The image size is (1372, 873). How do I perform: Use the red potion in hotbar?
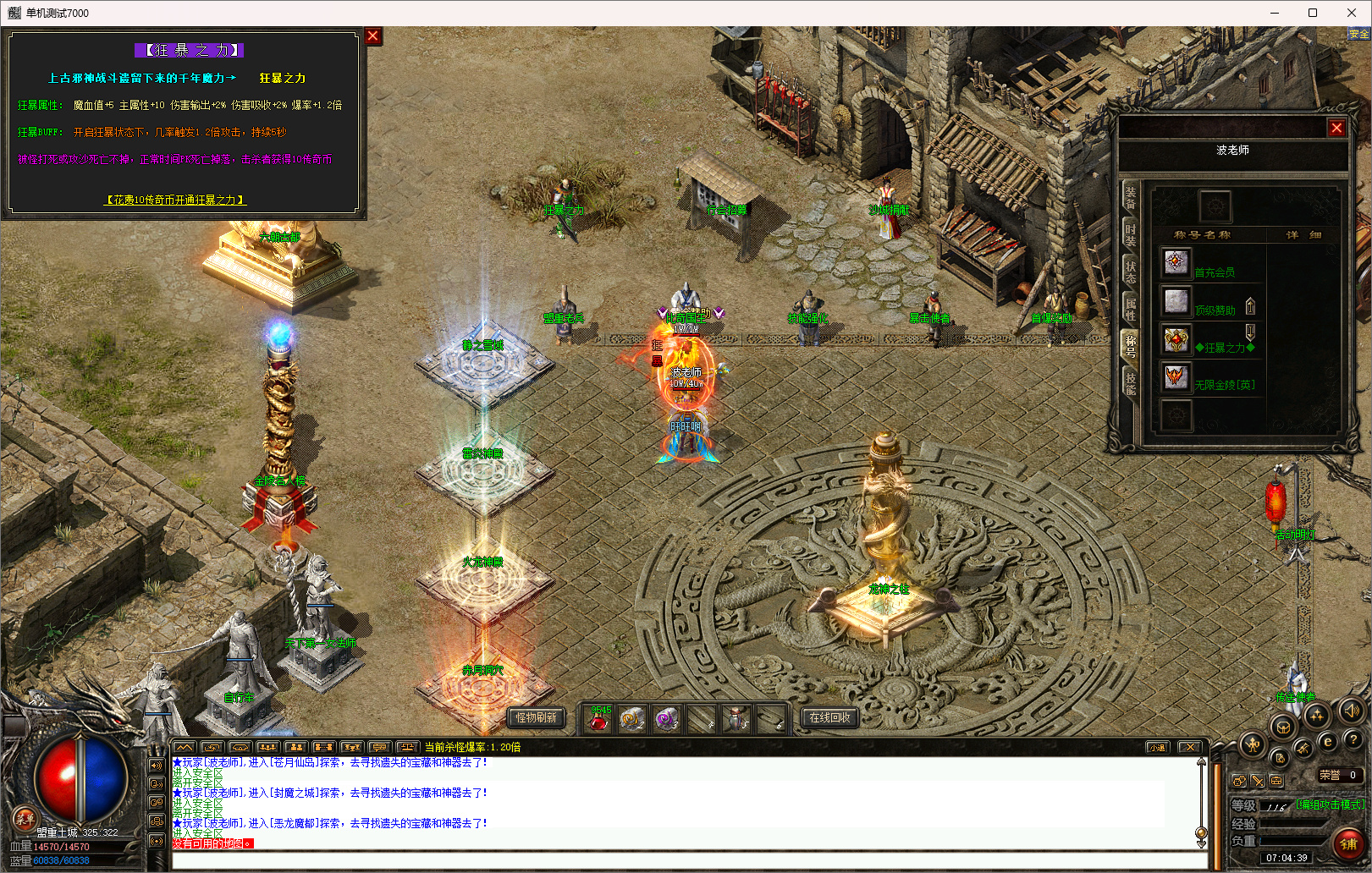tap(598, 720)
